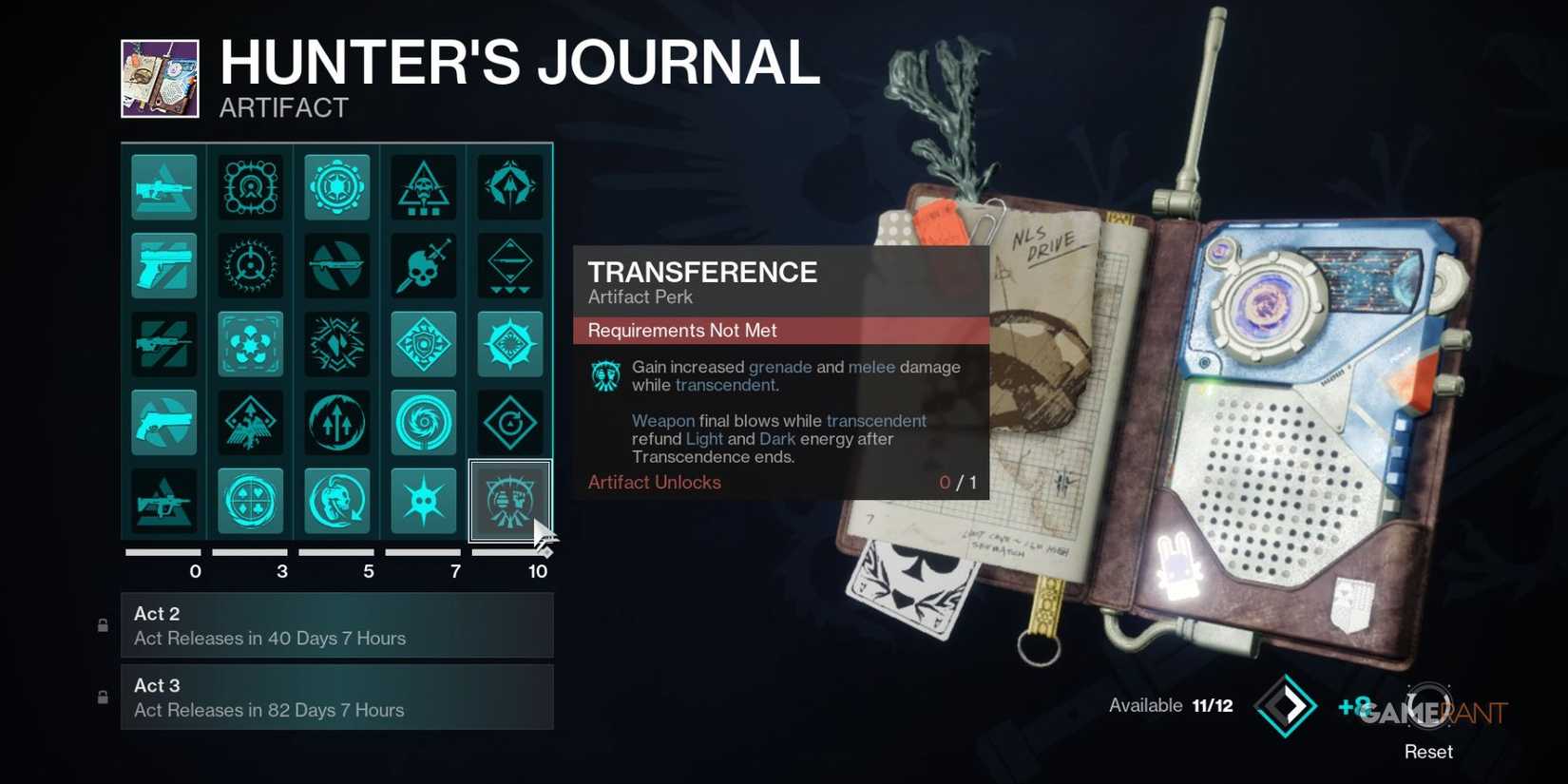The width and height of the screenshot is (1568, 784).
Task: Click the sidearm perk icon in first column
Action: (163, 265)
